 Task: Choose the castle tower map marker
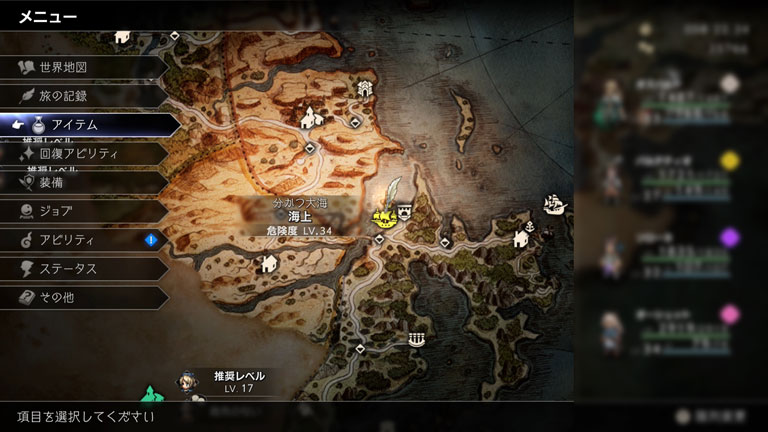coord(366,88)
